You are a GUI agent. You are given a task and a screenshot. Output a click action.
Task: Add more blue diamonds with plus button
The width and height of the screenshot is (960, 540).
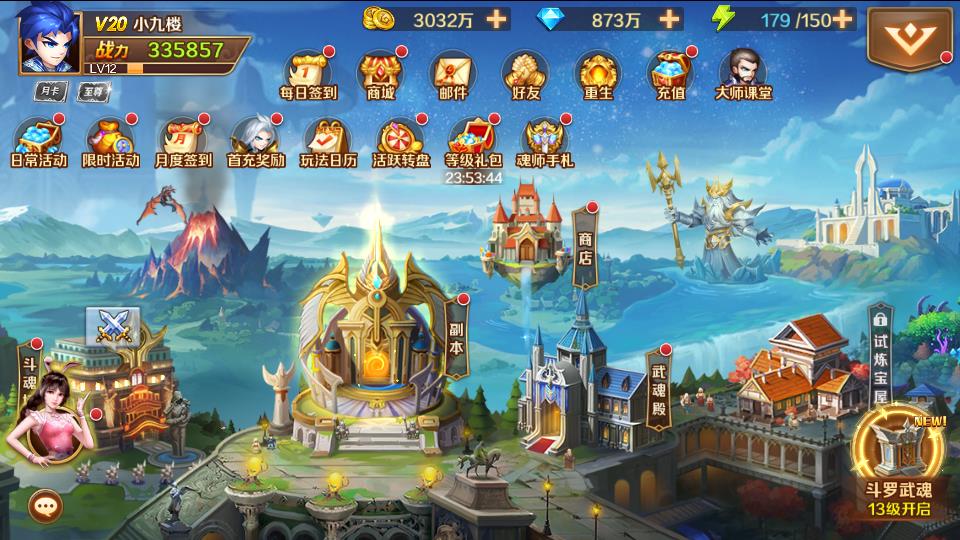tap(669, 19)
